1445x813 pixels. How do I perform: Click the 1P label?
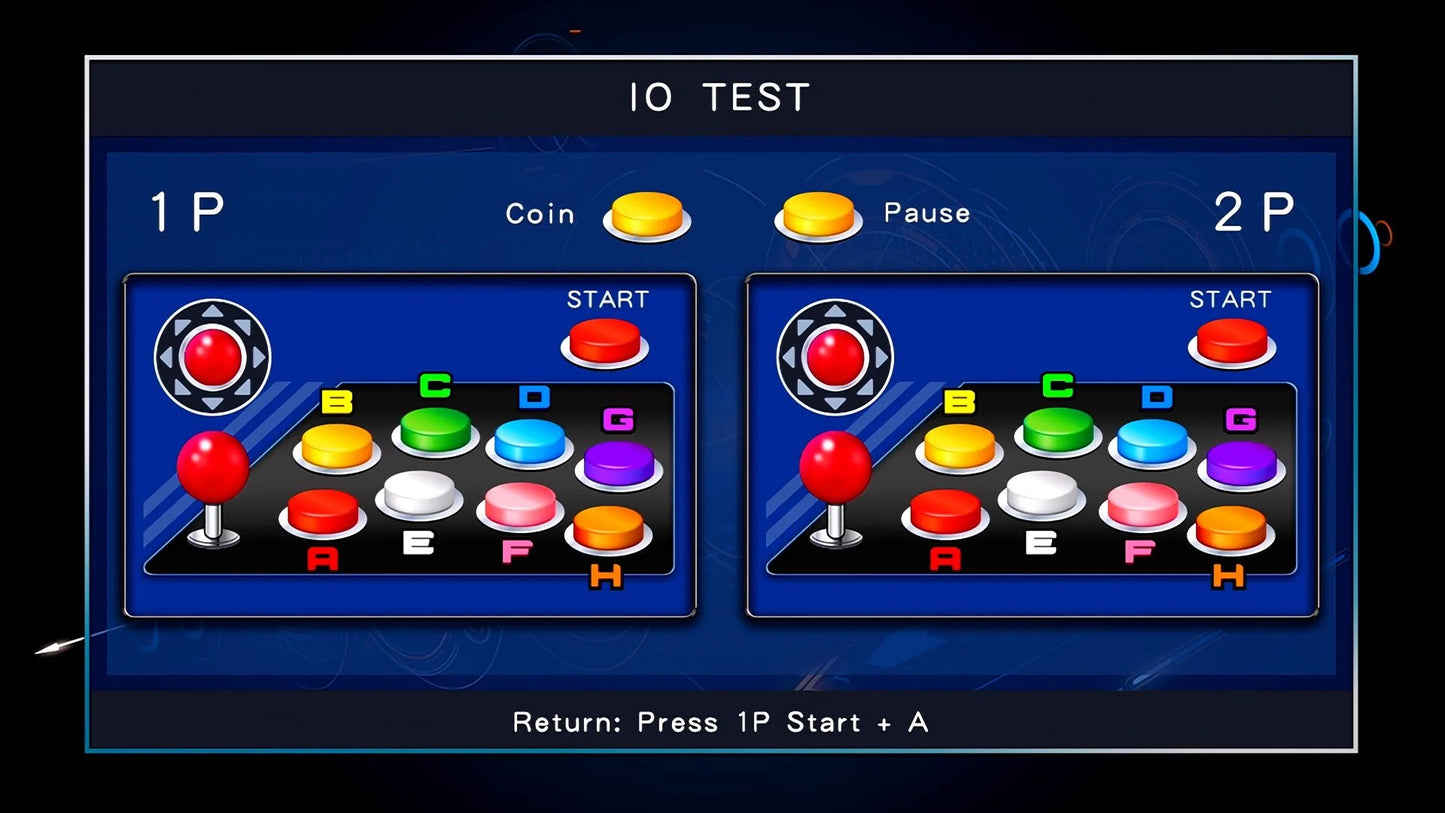click(x=187, y=210)
